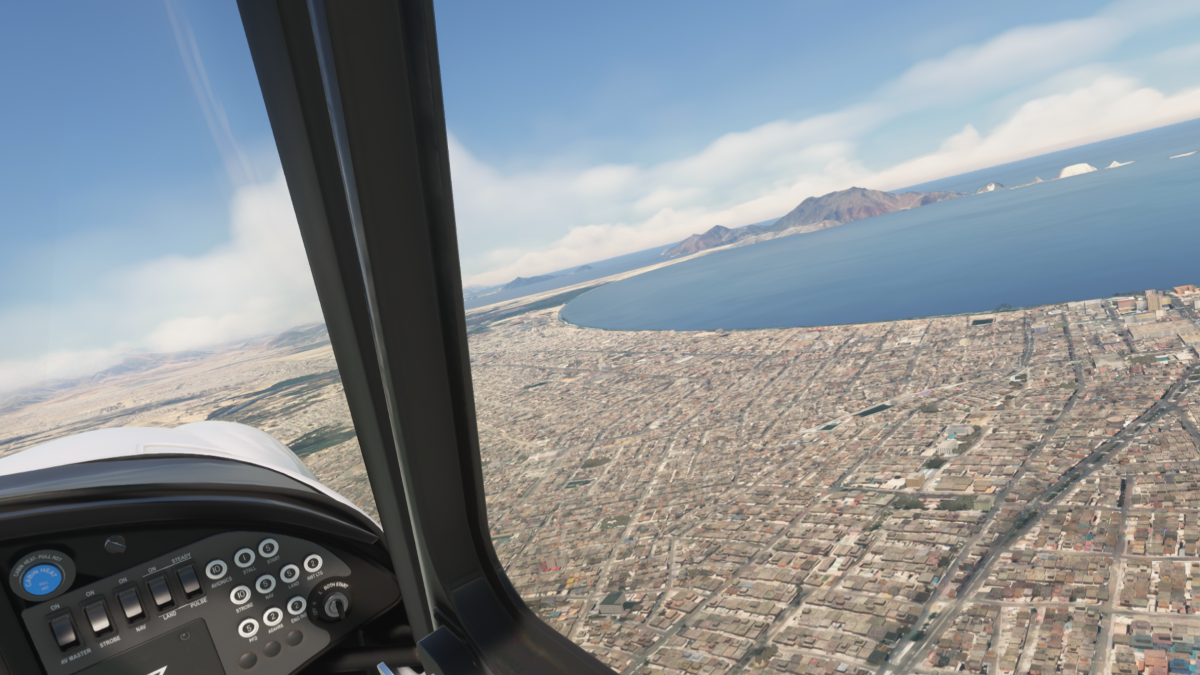Click the Inst Ltg circuit breaker
This screenshot has height=675, width=1200.
click(312, 563)
